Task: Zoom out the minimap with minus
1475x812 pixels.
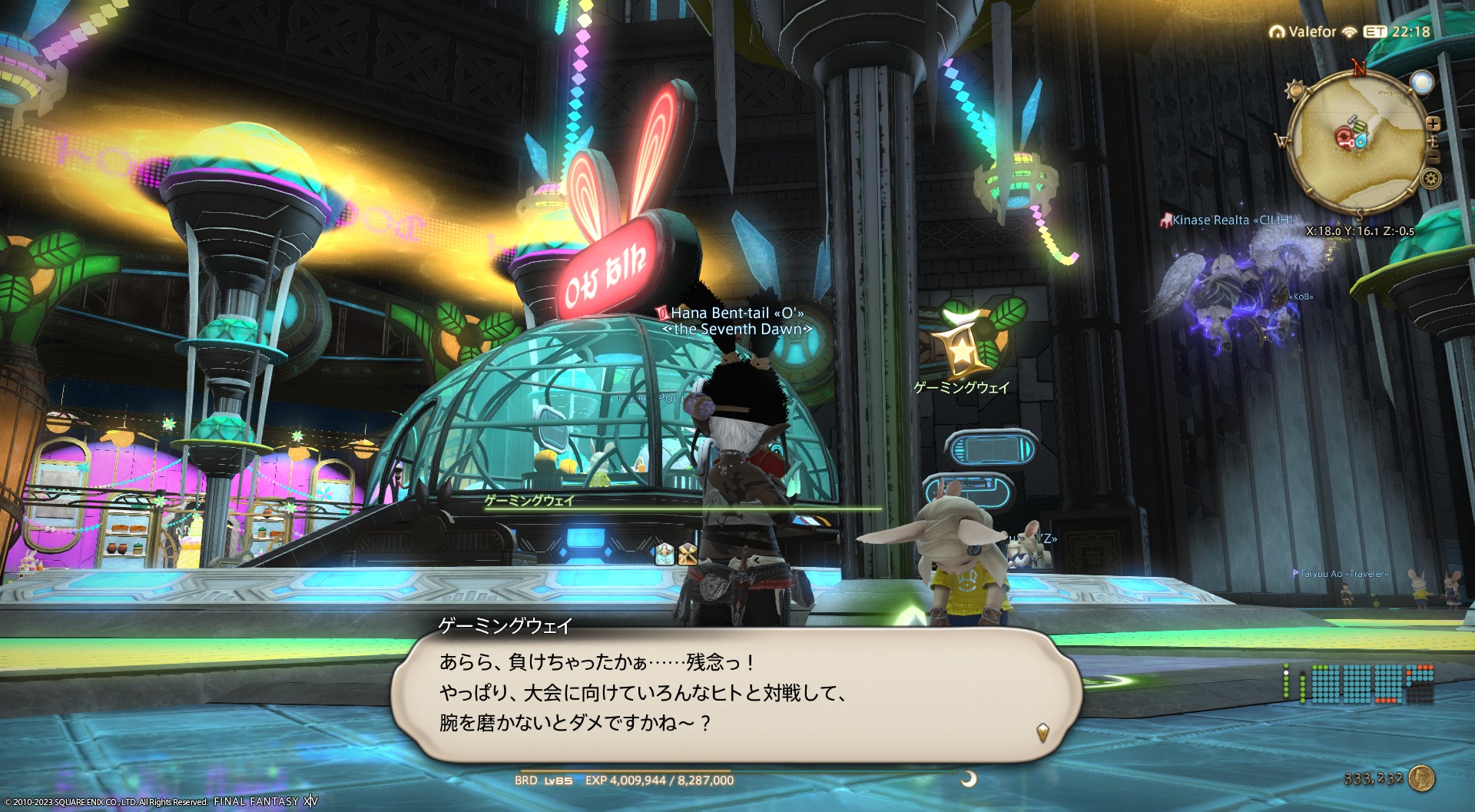Action: pos(1433,157)
